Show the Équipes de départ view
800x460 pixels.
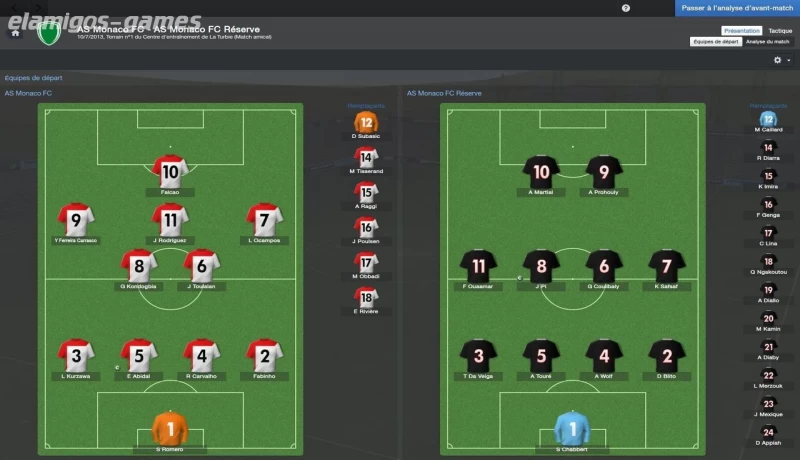715,42
